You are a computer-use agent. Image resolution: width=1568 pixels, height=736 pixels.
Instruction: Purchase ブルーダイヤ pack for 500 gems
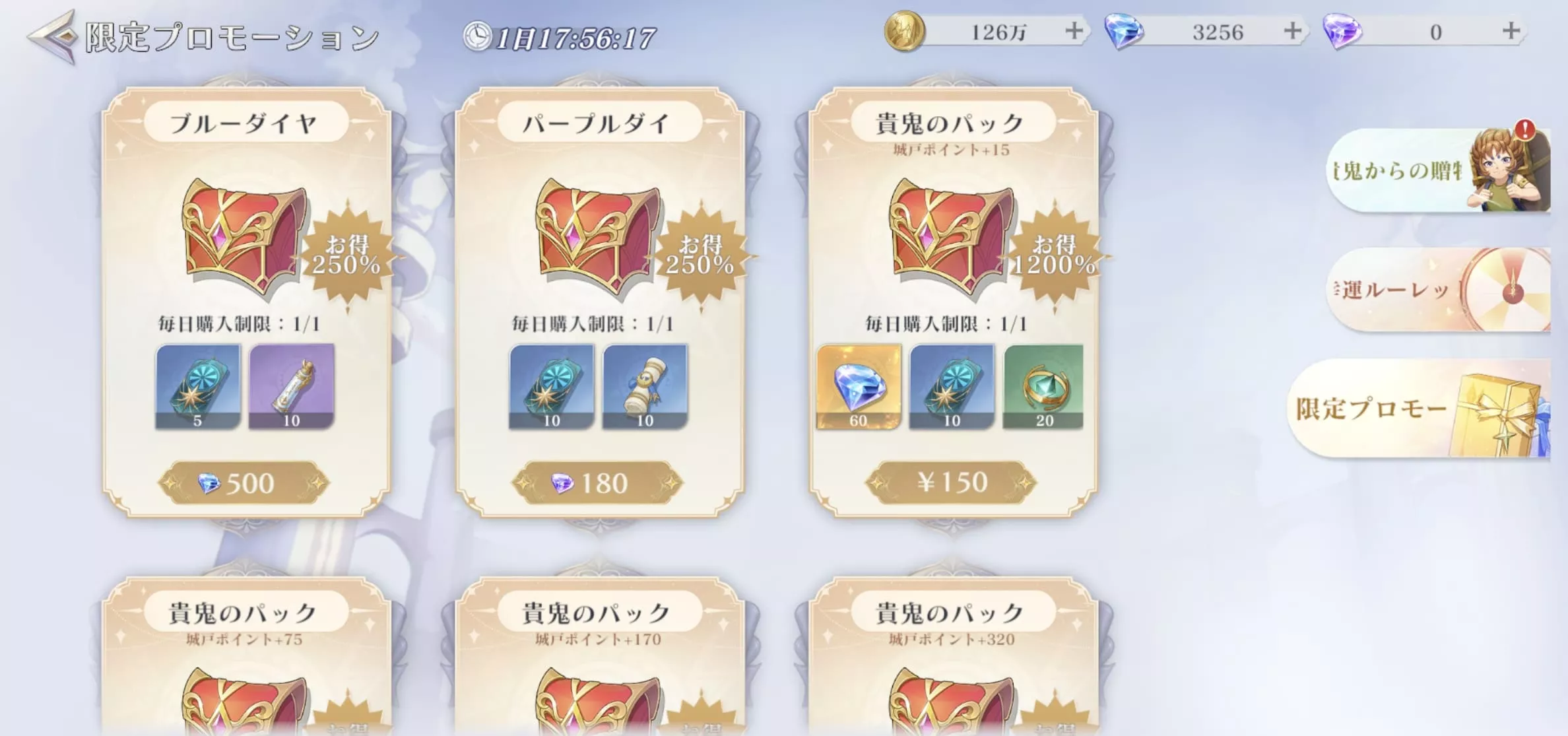coord(245,483)
